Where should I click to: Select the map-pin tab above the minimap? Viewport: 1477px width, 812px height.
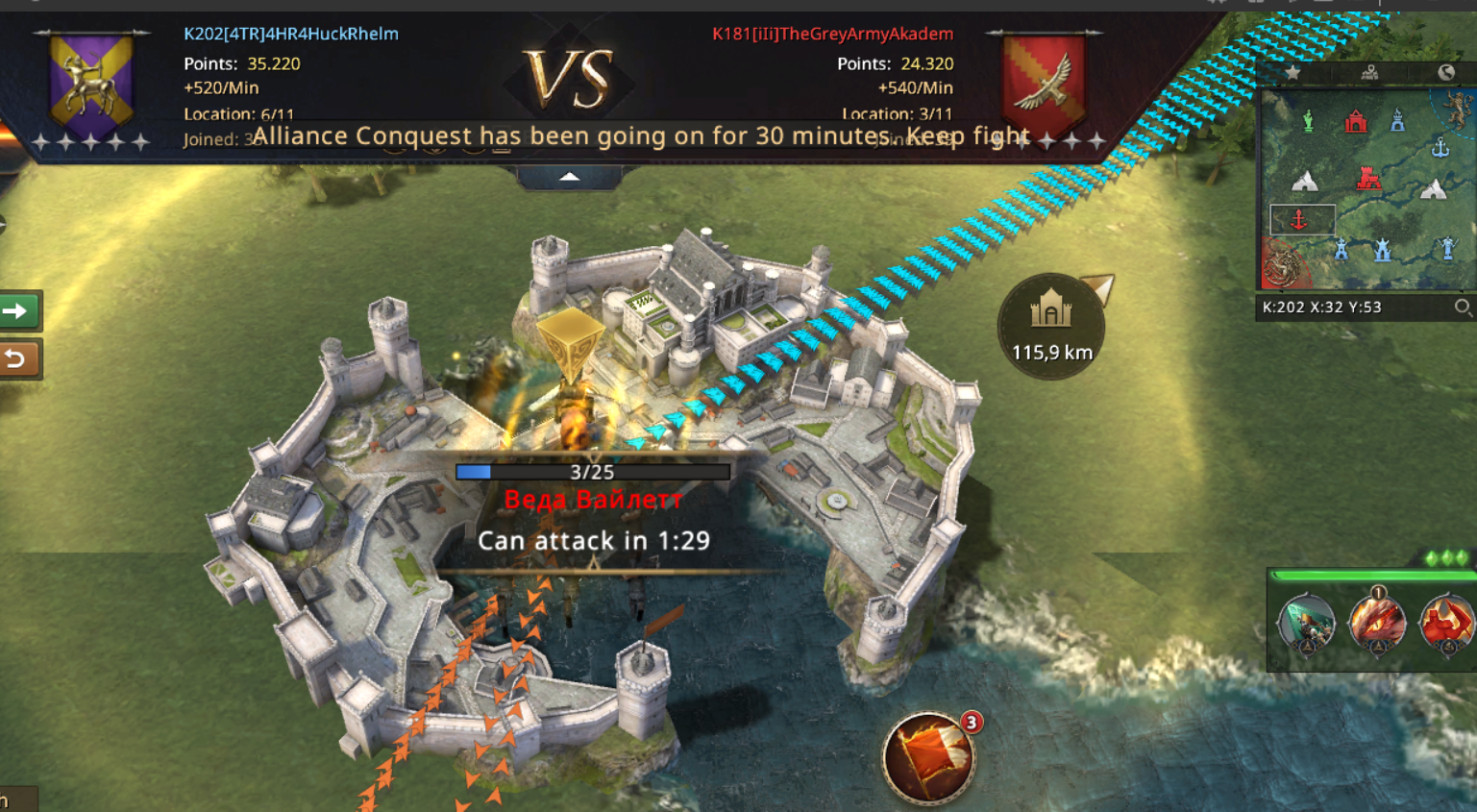(1369, 72)
